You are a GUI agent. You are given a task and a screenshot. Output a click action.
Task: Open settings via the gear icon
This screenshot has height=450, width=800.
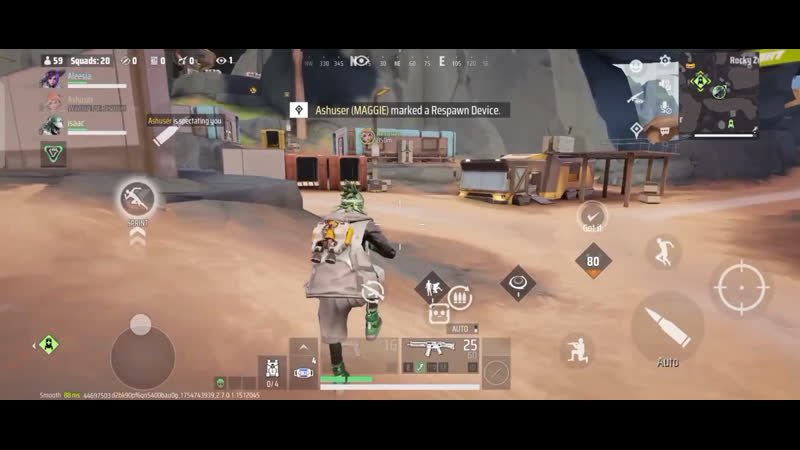click(x=665, y=61)
